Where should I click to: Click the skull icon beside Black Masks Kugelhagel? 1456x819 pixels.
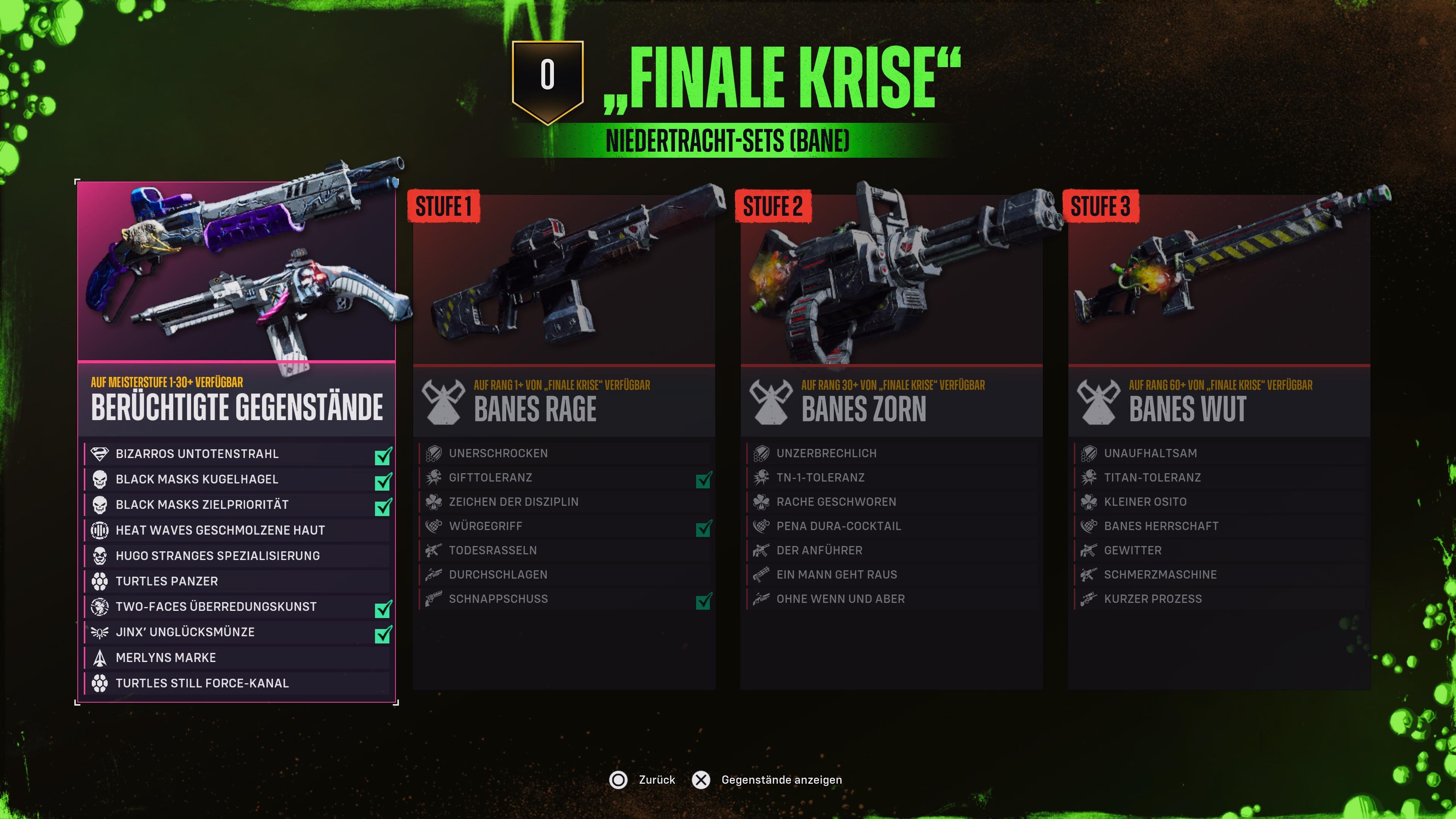pyautogui.click(x=99, y=479)
